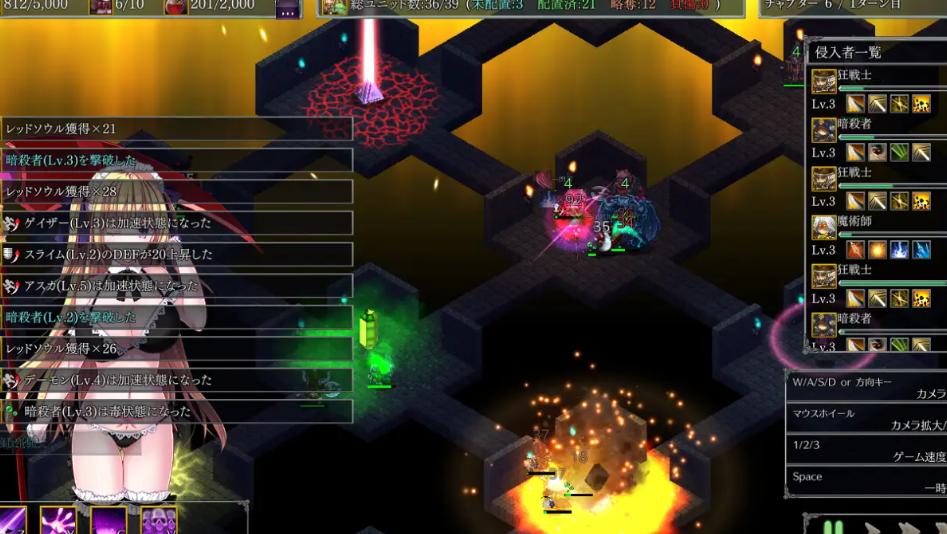Image resolution: width=947 pixels, height=534 pixels.
Task: Click the 魔術師 portrait in the invader list
Action: coord(824,227)
